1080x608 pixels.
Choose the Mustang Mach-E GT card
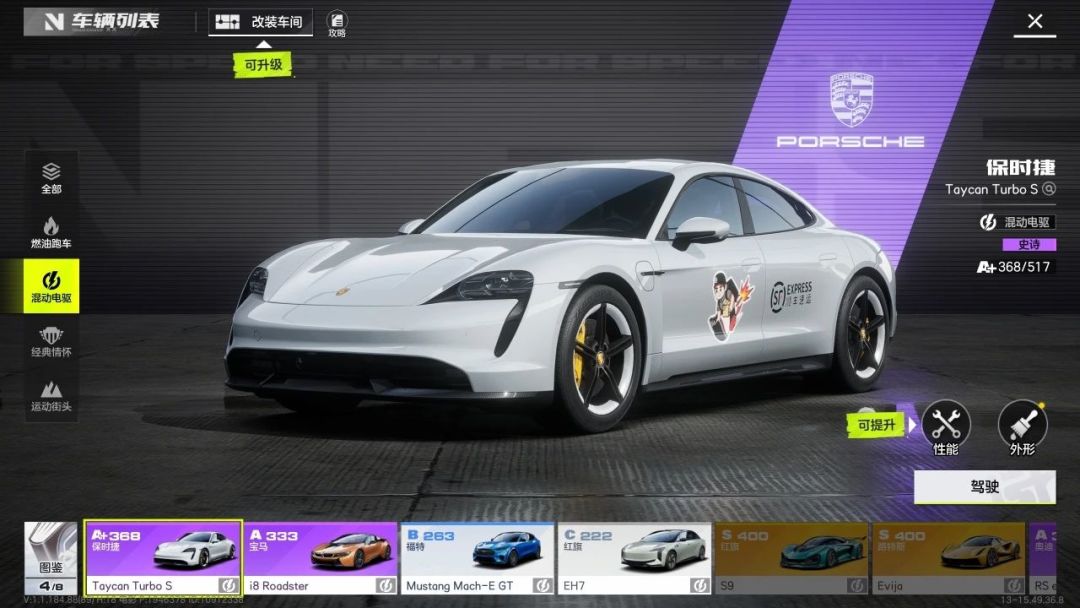coord(477,558)
